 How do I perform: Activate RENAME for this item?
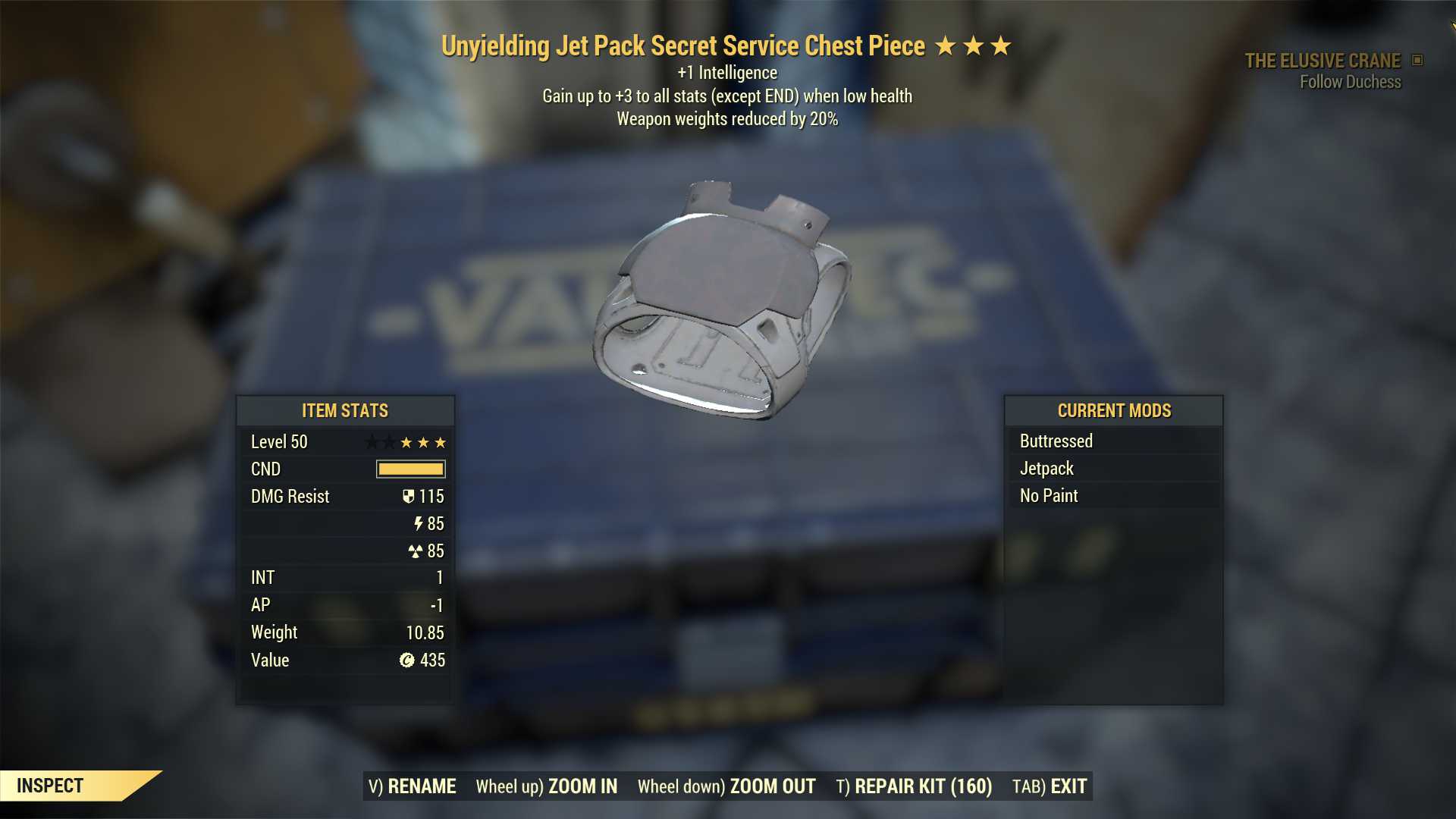[x=412, y=786]
